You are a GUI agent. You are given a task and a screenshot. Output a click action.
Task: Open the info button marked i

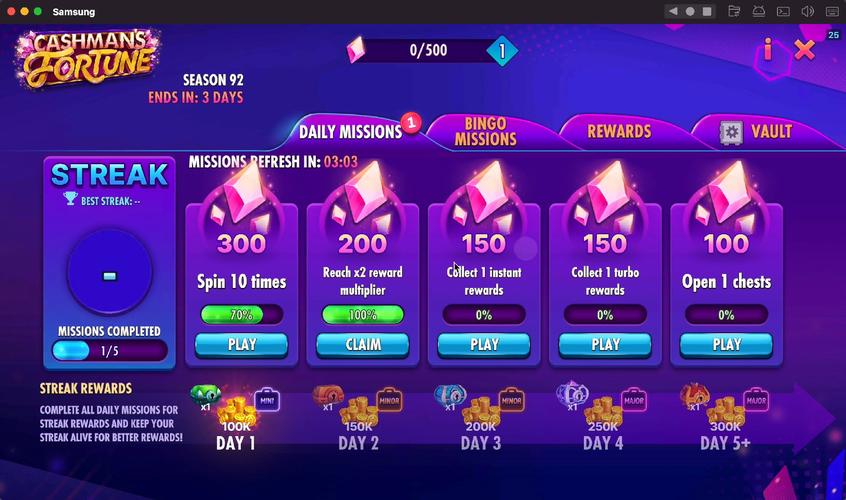768,49
